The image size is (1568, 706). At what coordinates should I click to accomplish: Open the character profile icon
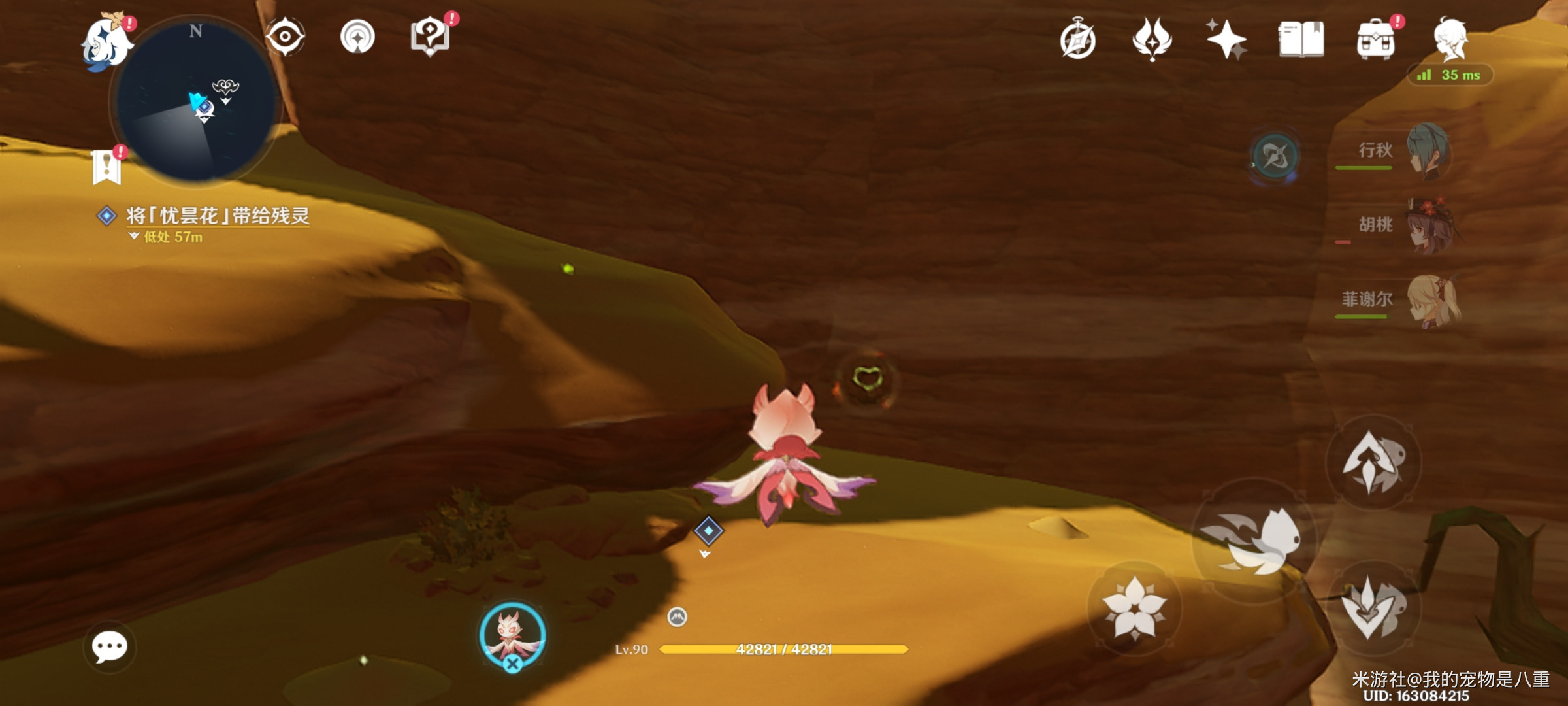(x=1451, y=39)
